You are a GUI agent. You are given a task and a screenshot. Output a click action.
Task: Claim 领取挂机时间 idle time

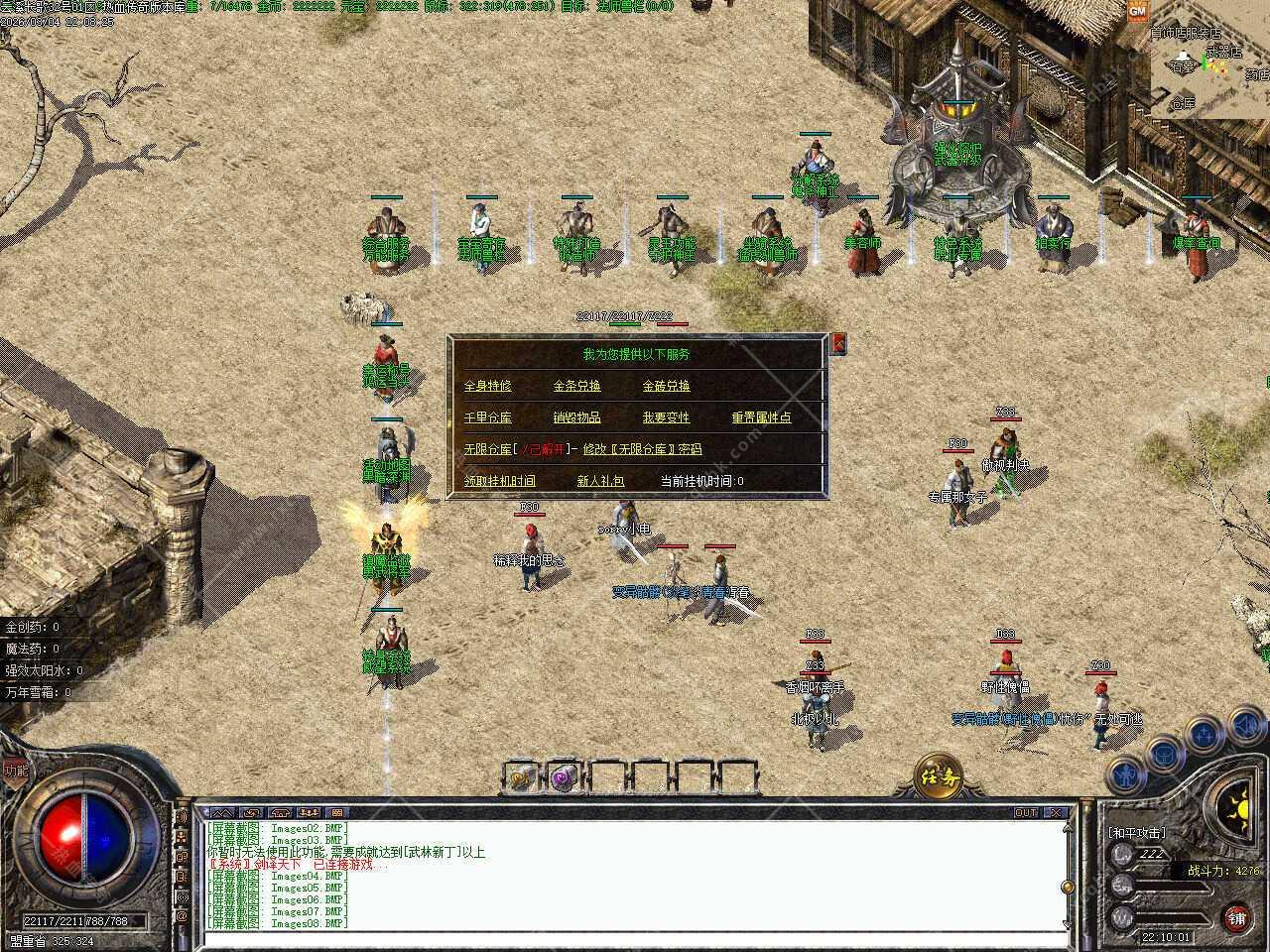tap(499, 481)
